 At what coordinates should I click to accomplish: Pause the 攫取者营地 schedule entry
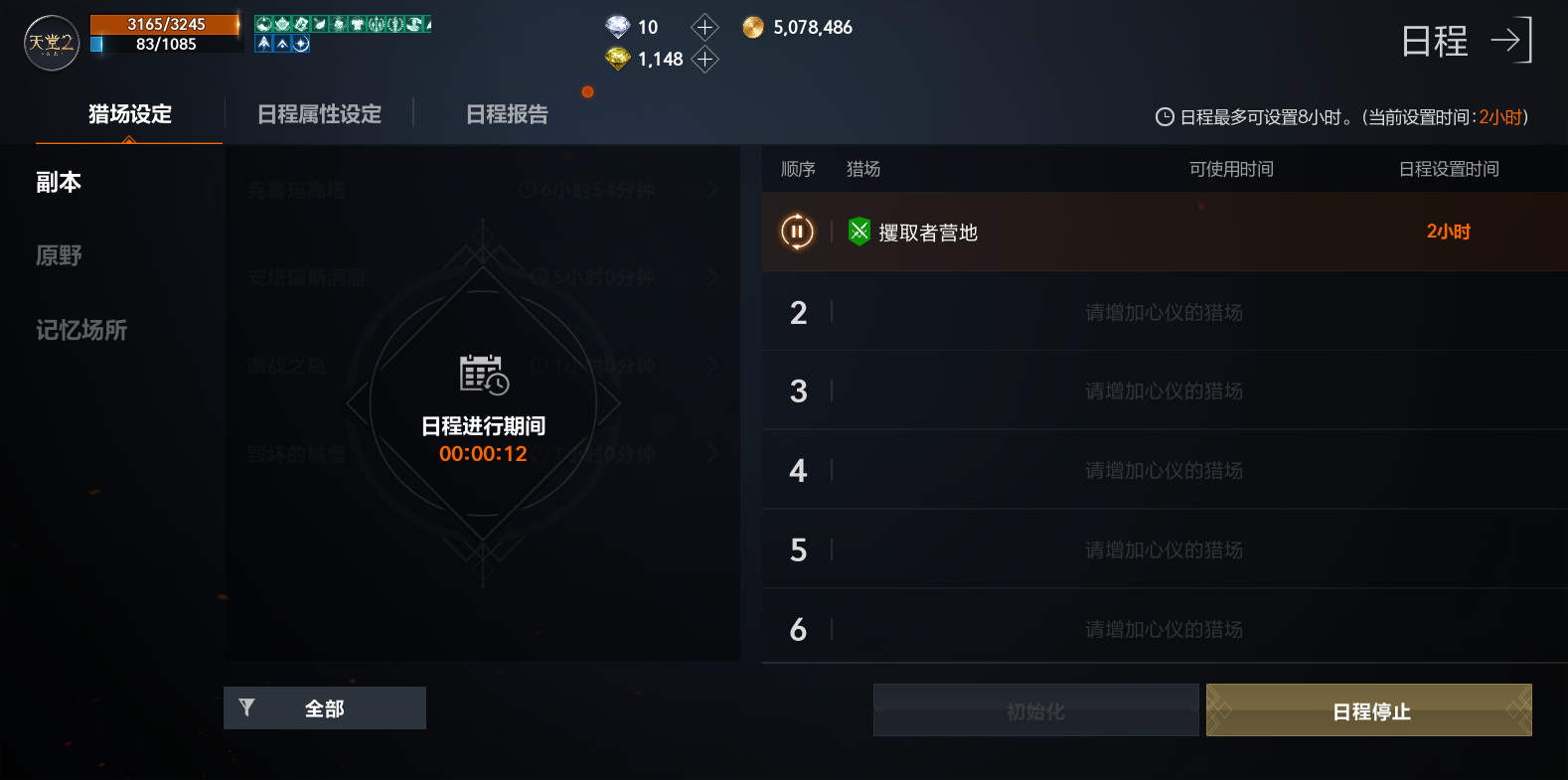pos(795,232)
